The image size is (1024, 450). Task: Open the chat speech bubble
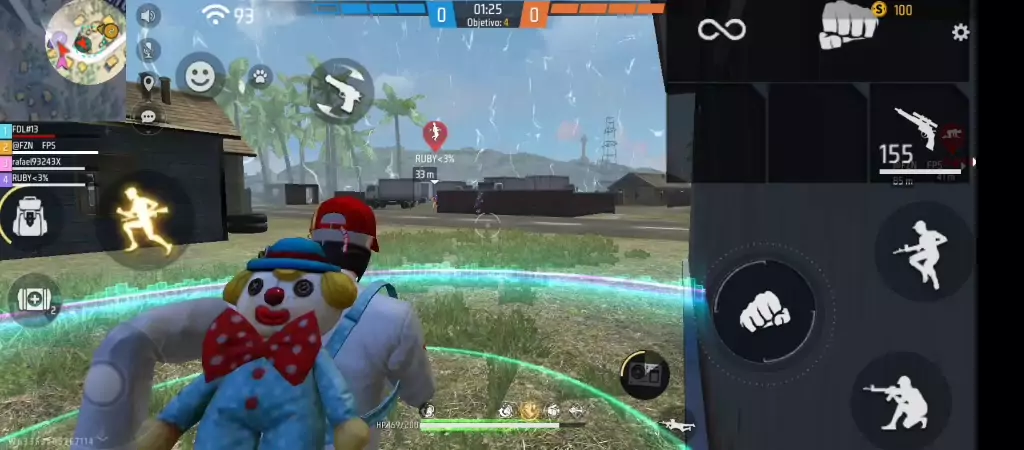click(x=149, y=117)
